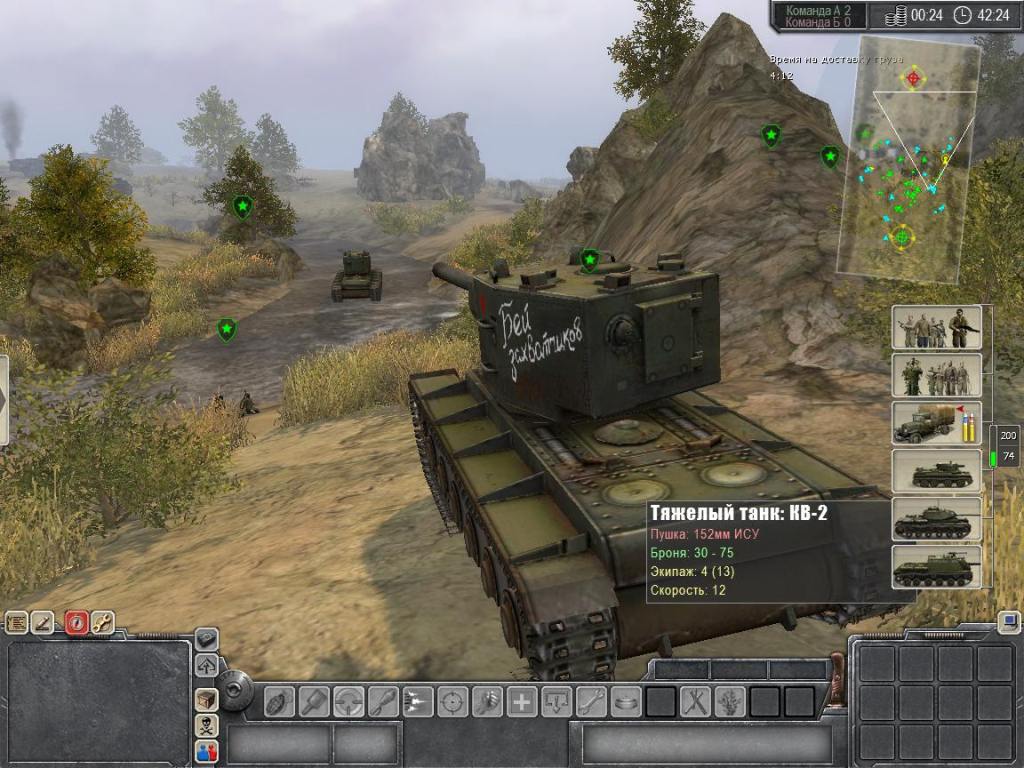
Task: Open the wrench and spanner settings icon
Action: tap(103, 623)
